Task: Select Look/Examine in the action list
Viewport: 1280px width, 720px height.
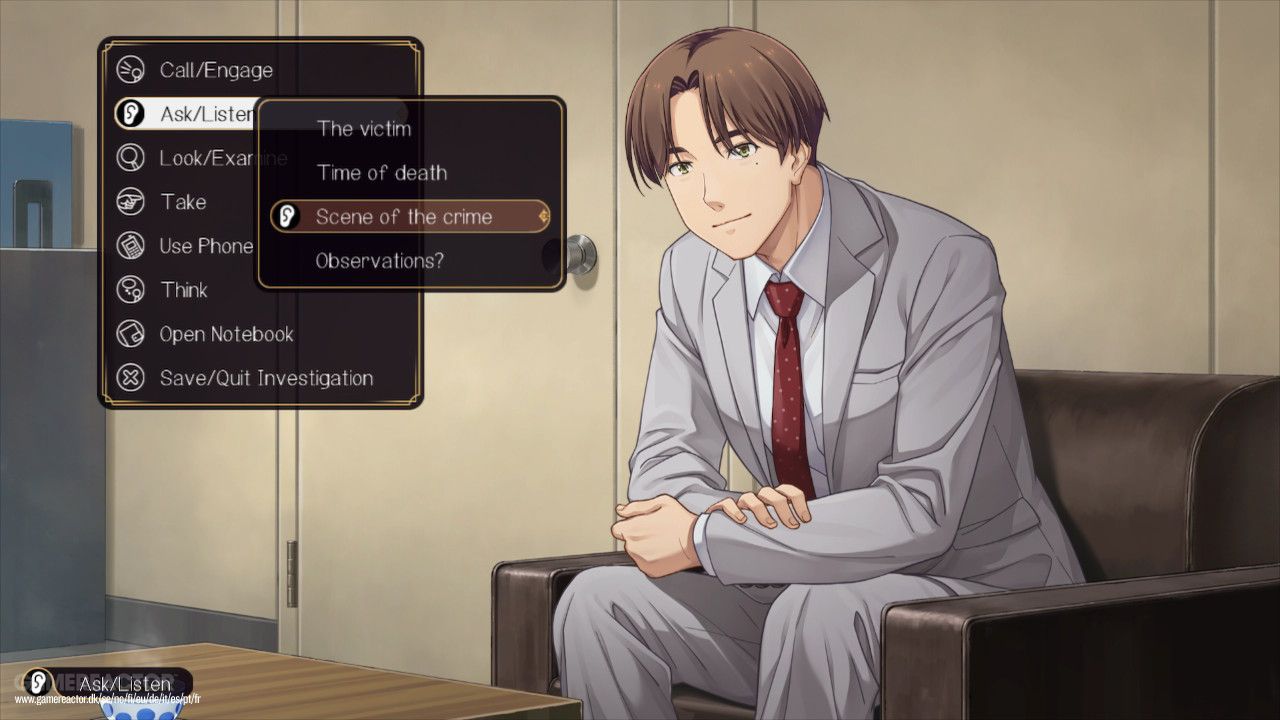Action: click(222, 158)
